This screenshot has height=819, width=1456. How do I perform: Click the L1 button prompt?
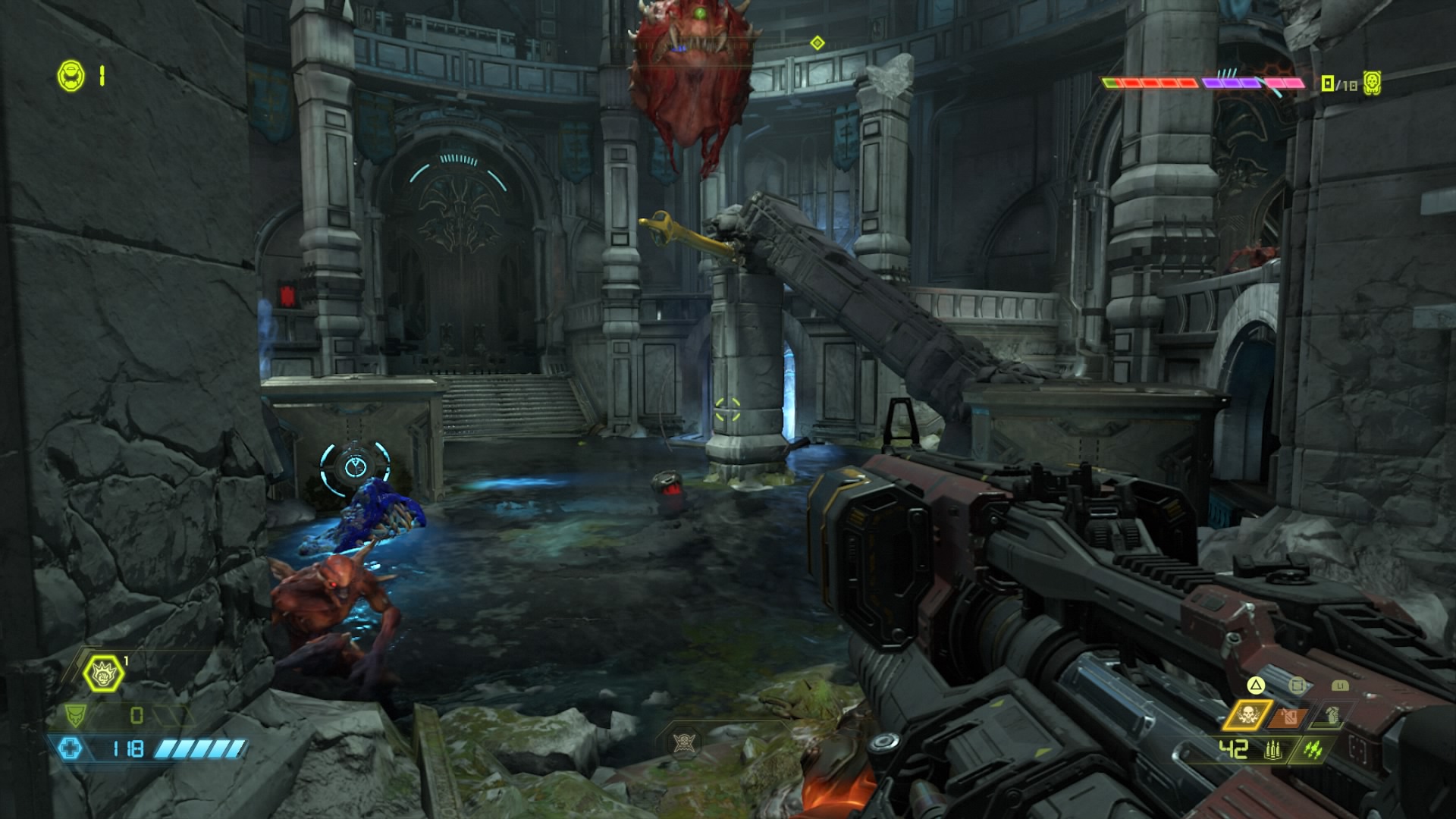(x=1340, y=686)
